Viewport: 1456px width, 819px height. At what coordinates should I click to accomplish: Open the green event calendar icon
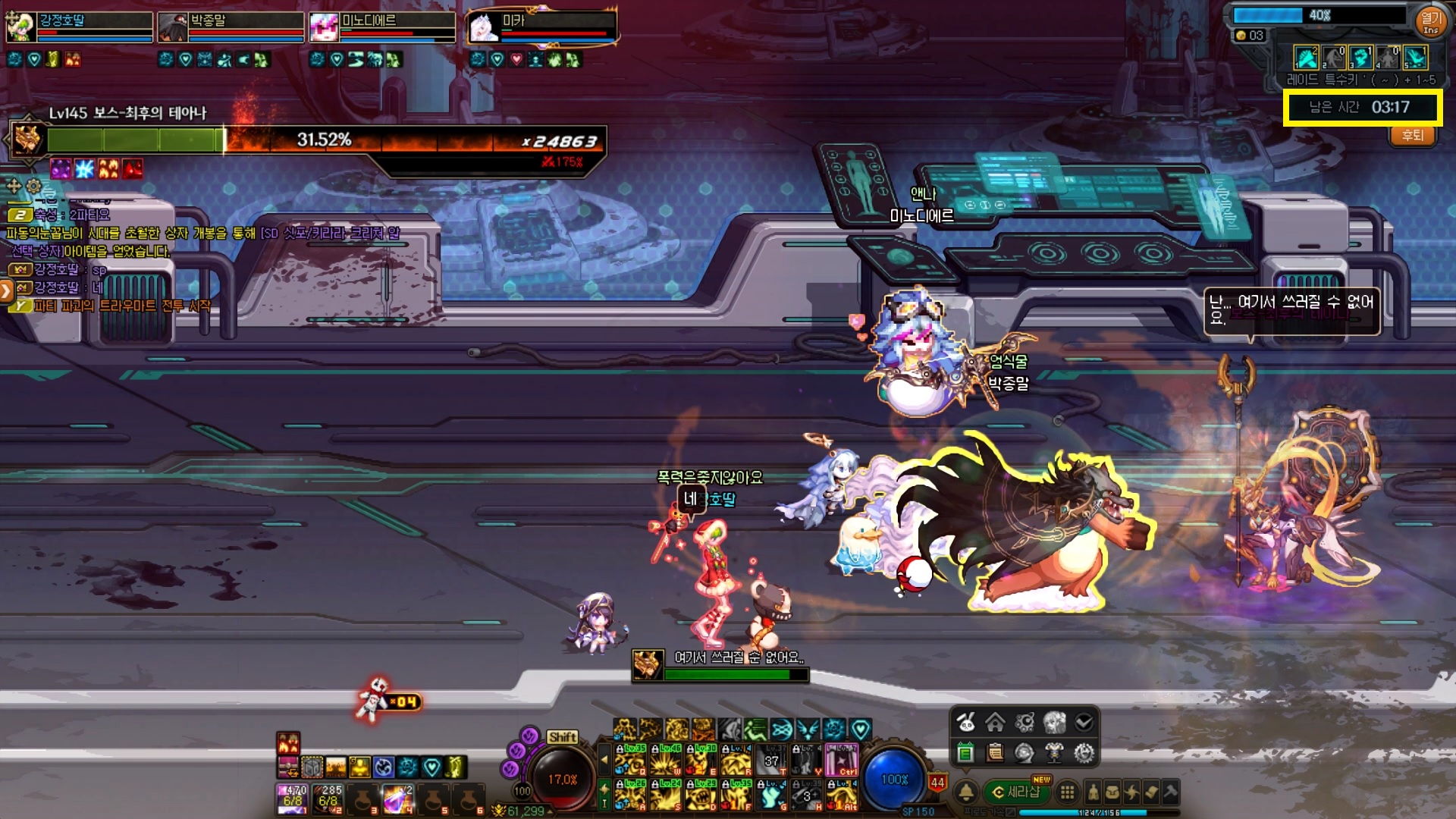click(x=965, y=752)
